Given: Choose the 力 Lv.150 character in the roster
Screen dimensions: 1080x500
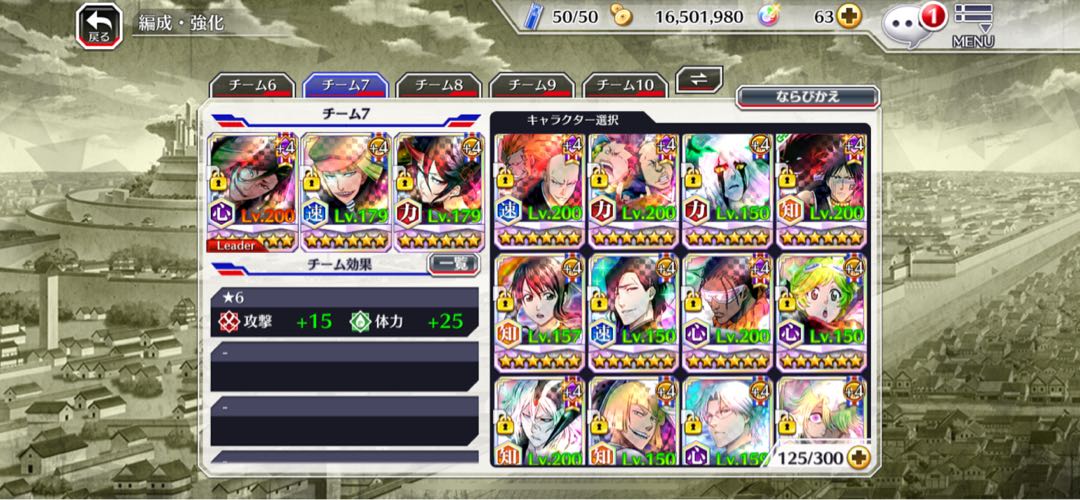Looking at the screenshot, I should 727,190.
